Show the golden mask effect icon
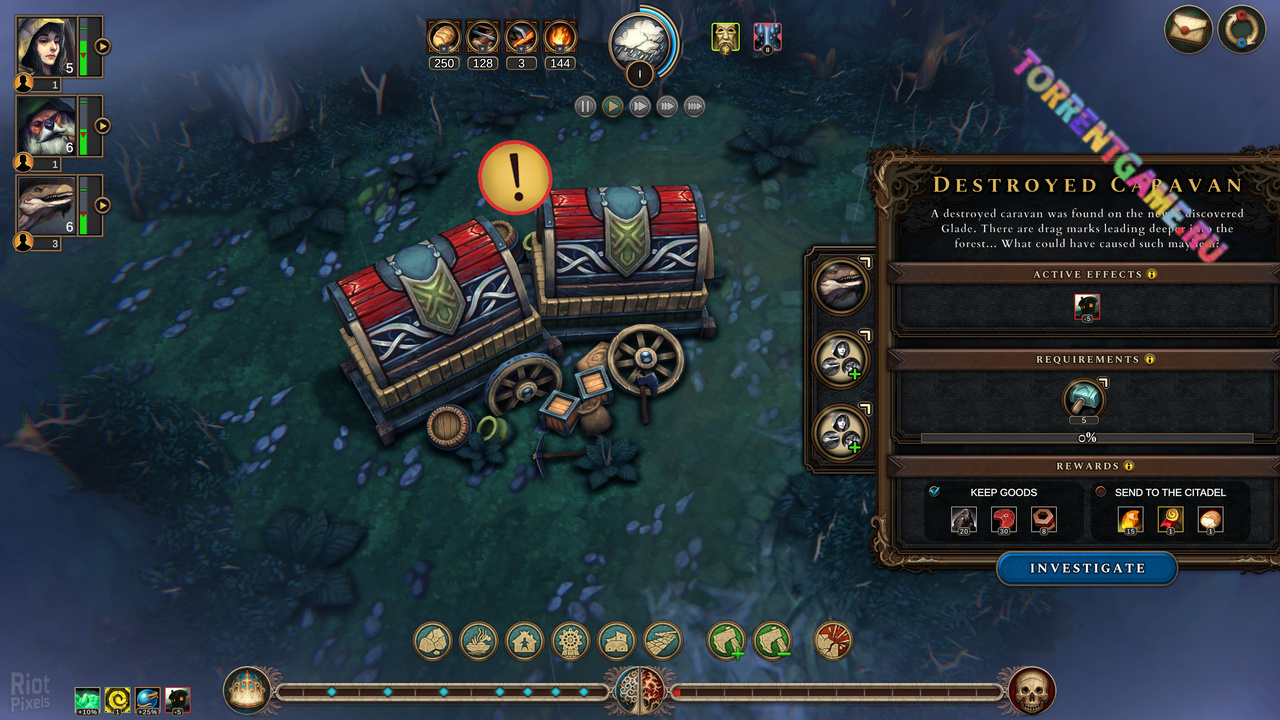This screenshot has height=720, width=1280. tap(725, 38)
